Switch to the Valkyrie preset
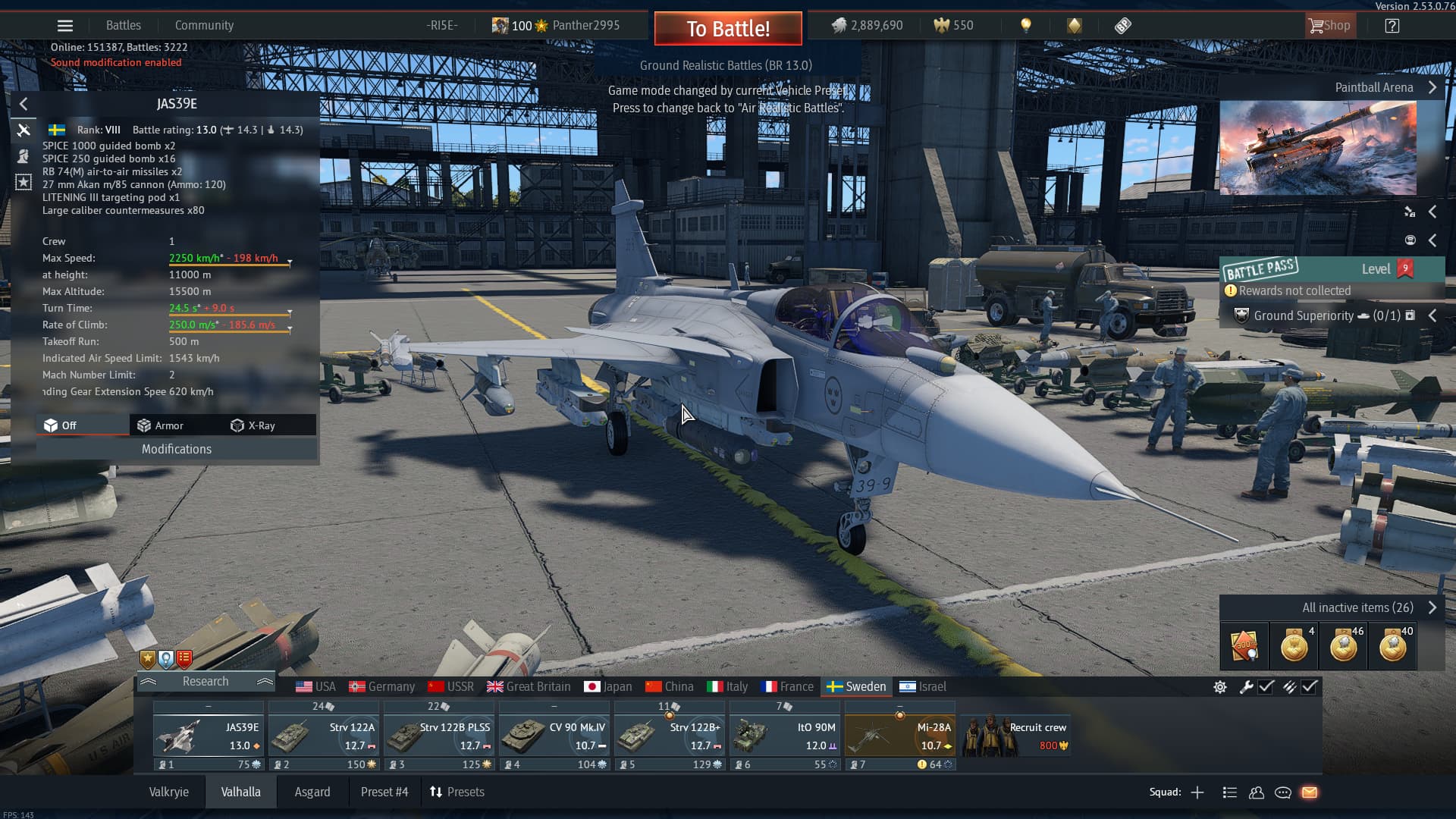The height and width of the screenshot is (819, 1456). point(168,792)
